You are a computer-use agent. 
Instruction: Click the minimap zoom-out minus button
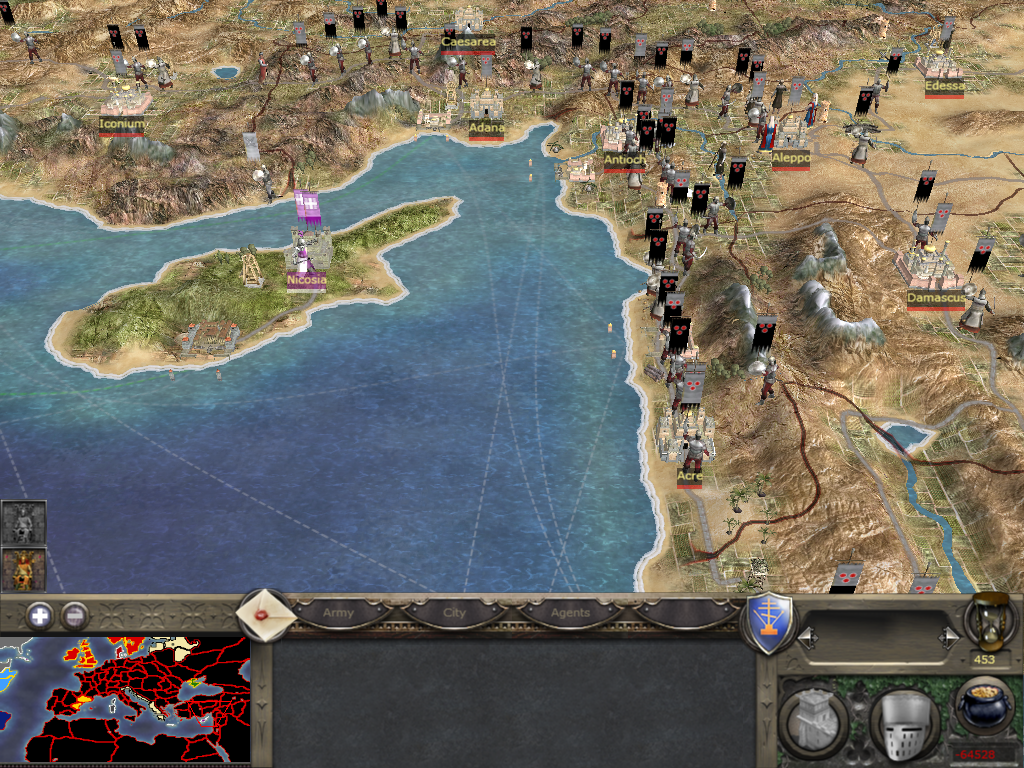pyautogui.click(x=75, y=616)
